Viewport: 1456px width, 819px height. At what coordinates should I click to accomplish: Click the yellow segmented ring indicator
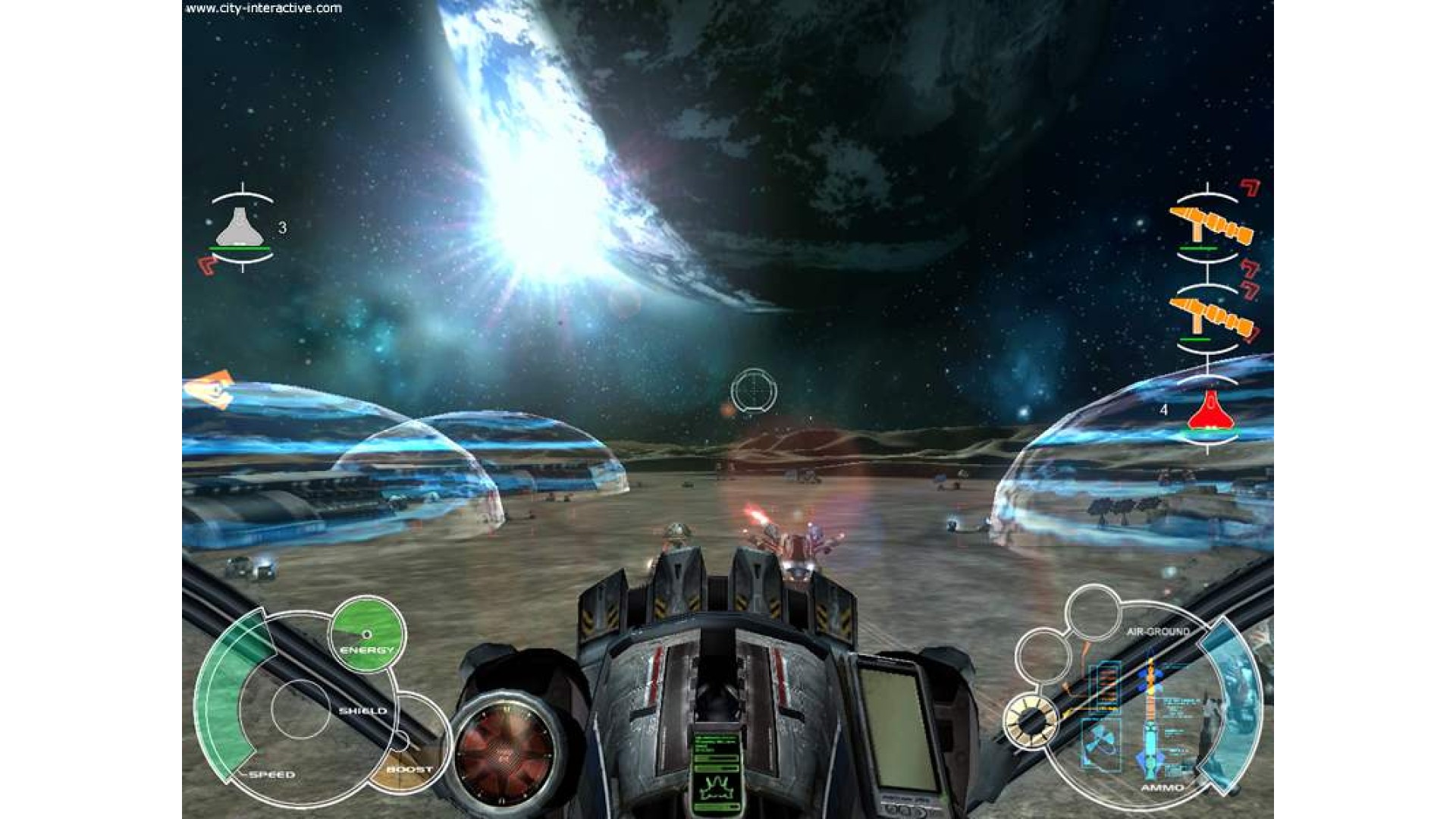(1031, 720)
